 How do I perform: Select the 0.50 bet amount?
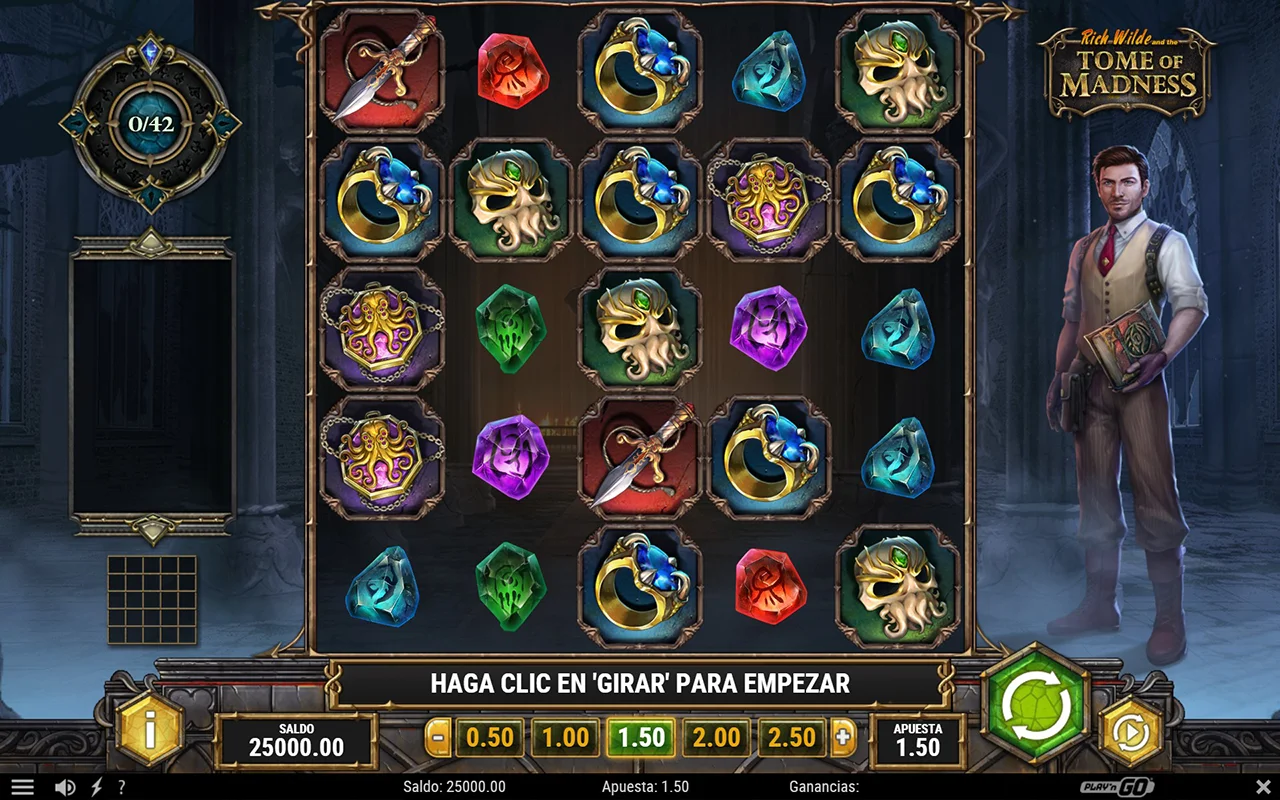pyautogui.click(x=490, y=738)
